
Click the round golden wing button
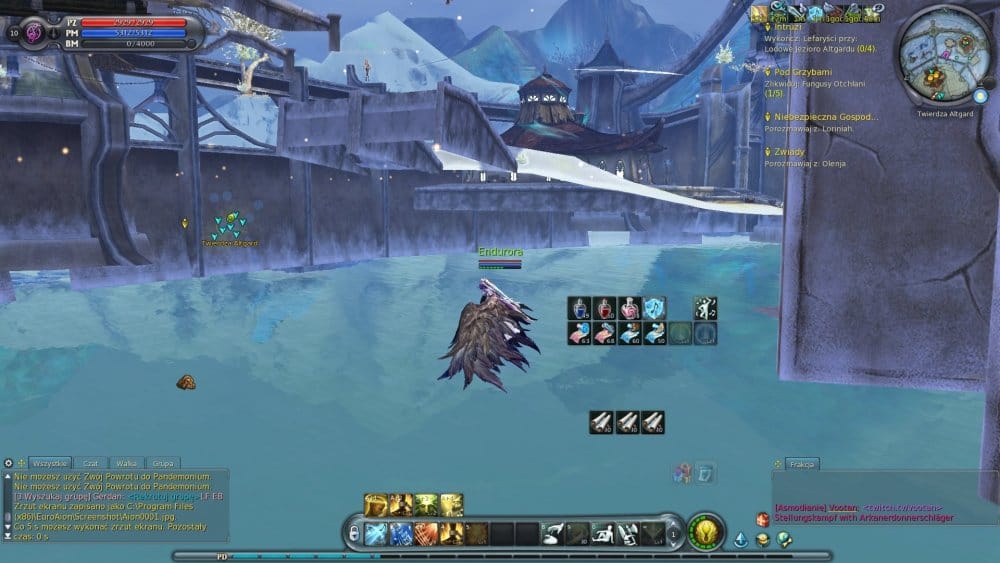707,531
